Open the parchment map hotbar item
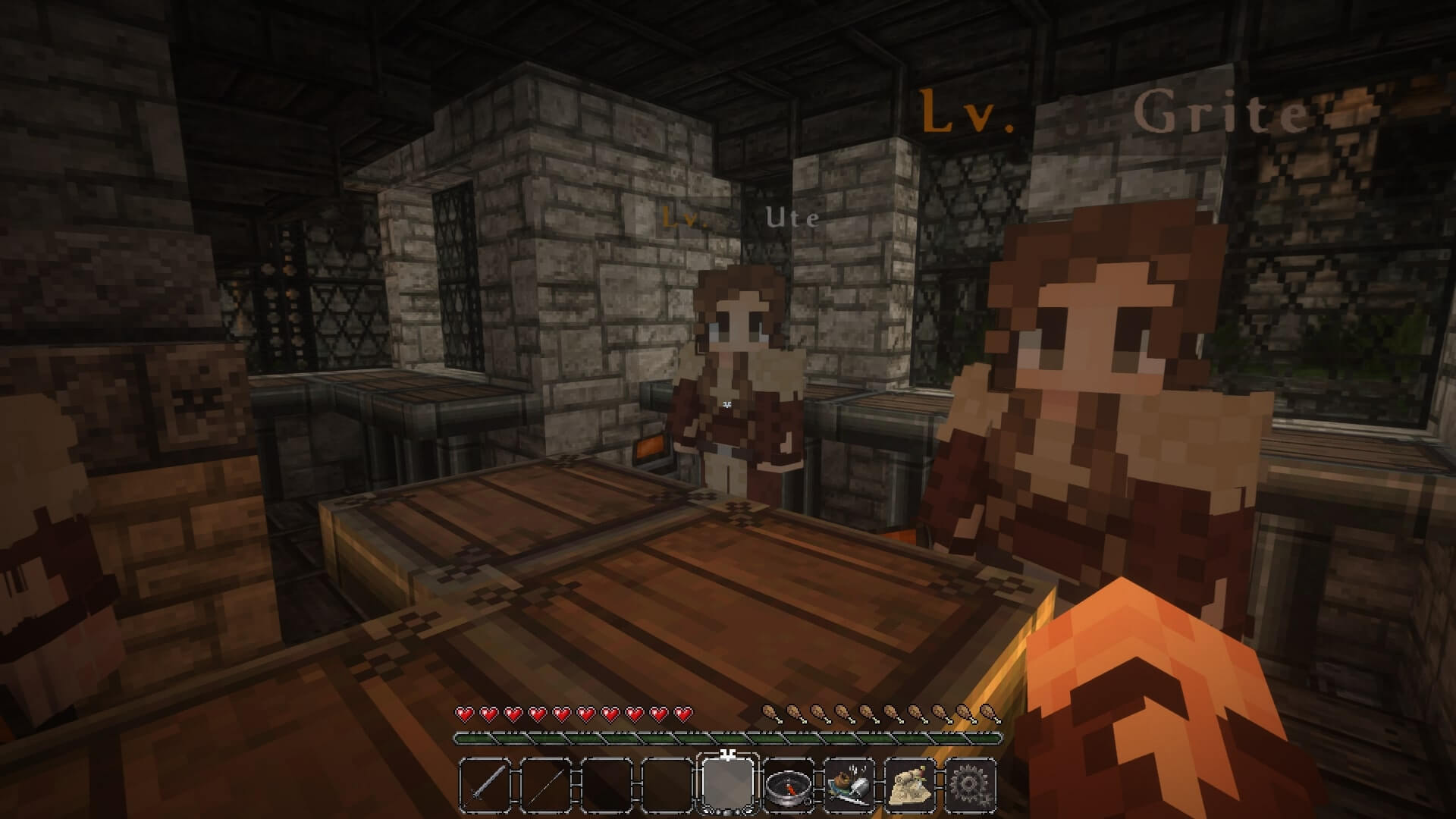 910,783
